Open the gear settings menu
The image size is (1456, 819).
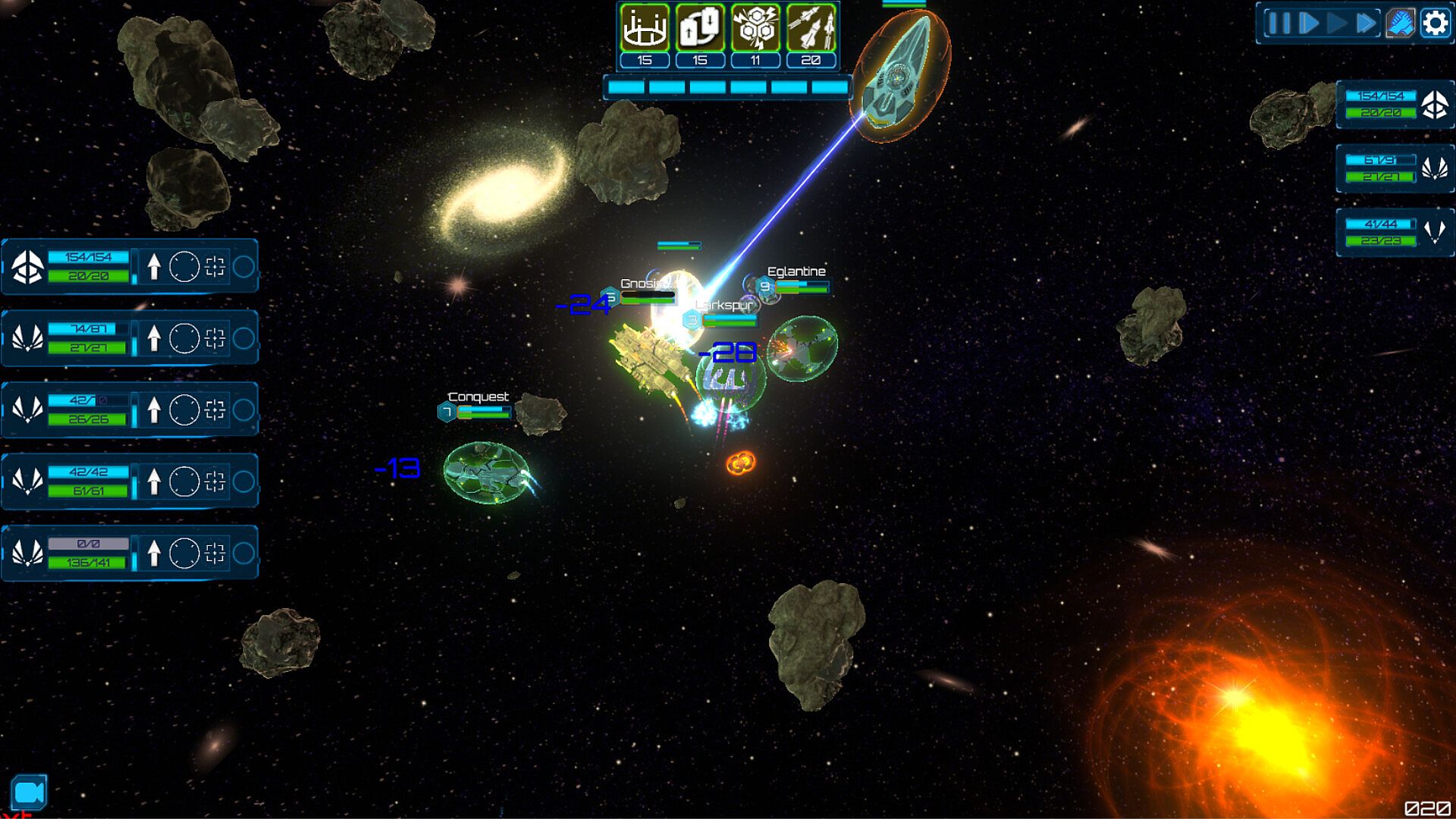click(x=1435, y=24)
